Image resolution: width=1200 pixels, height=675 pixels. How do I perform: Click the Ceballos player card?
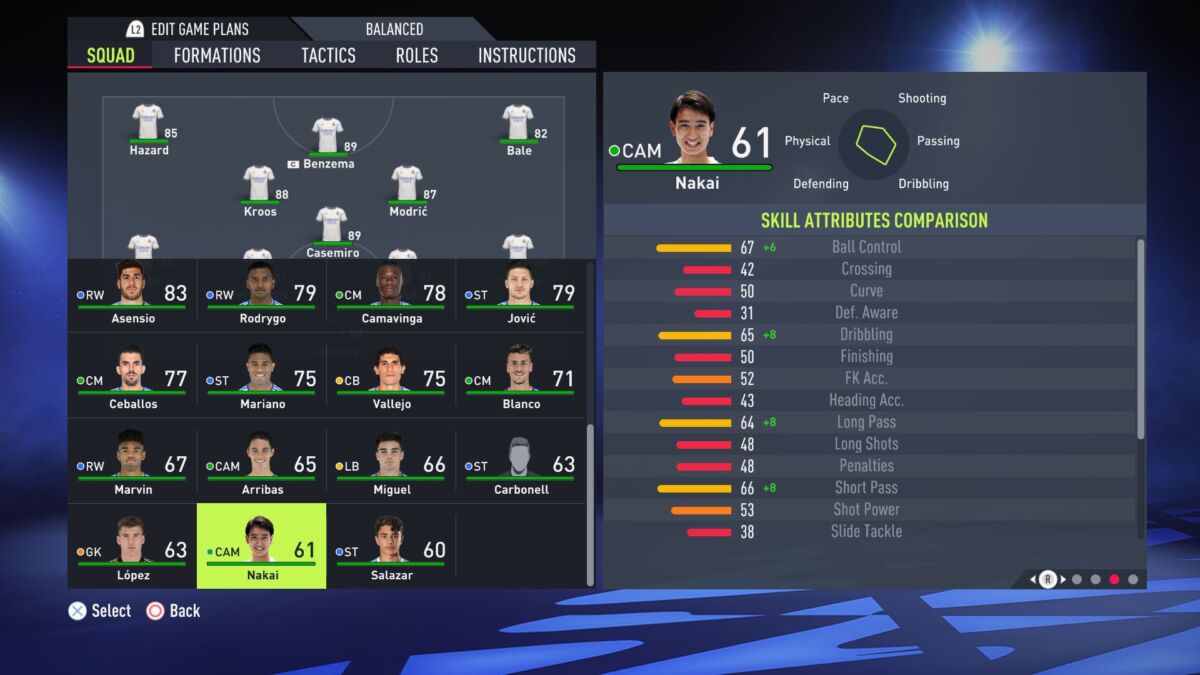pyautogui.click(x=132, y=379)
